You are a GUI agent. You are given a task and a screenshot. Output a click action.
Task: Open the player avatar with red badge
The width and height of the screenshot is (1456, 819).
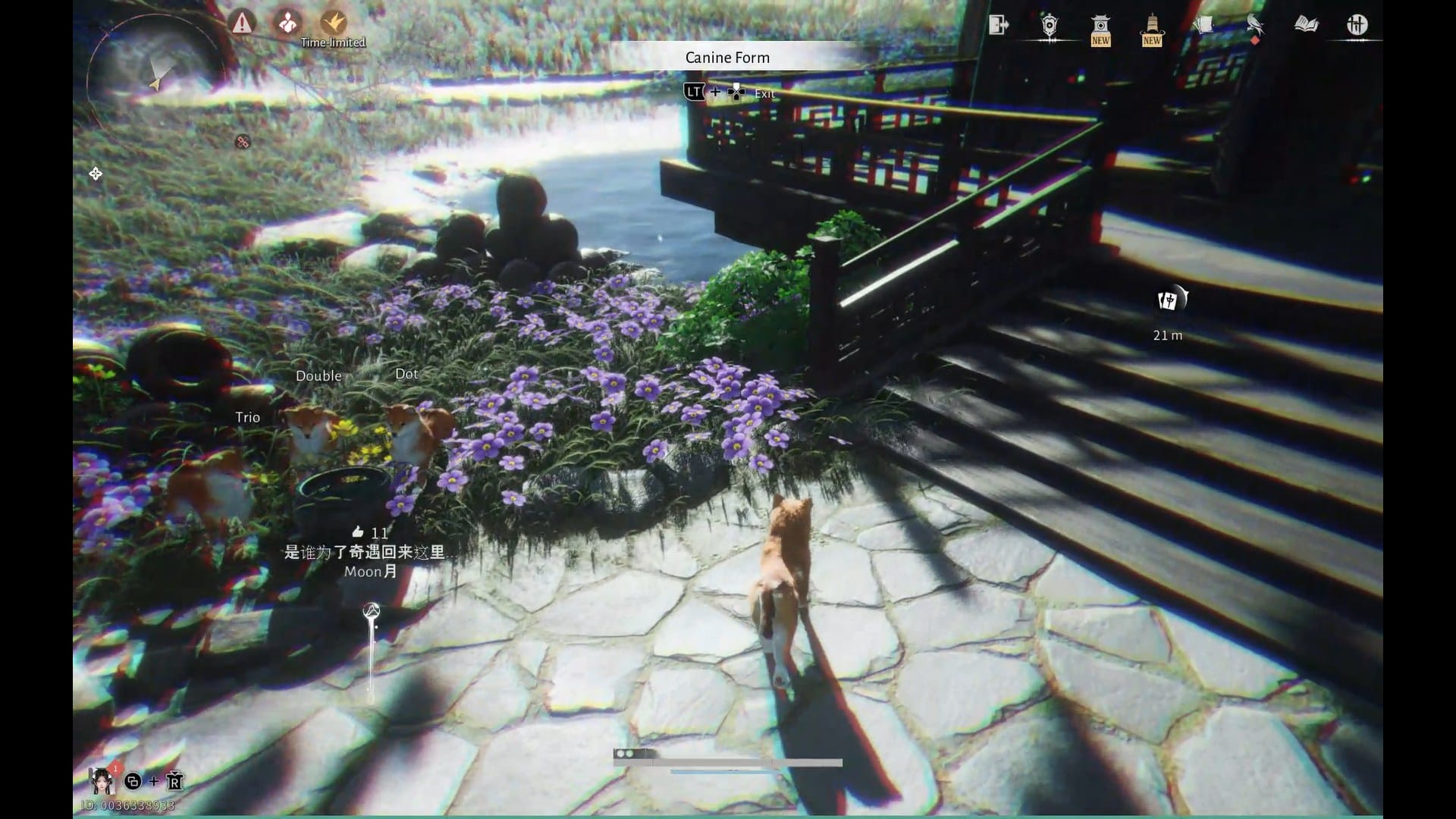[x=102, y=780]
